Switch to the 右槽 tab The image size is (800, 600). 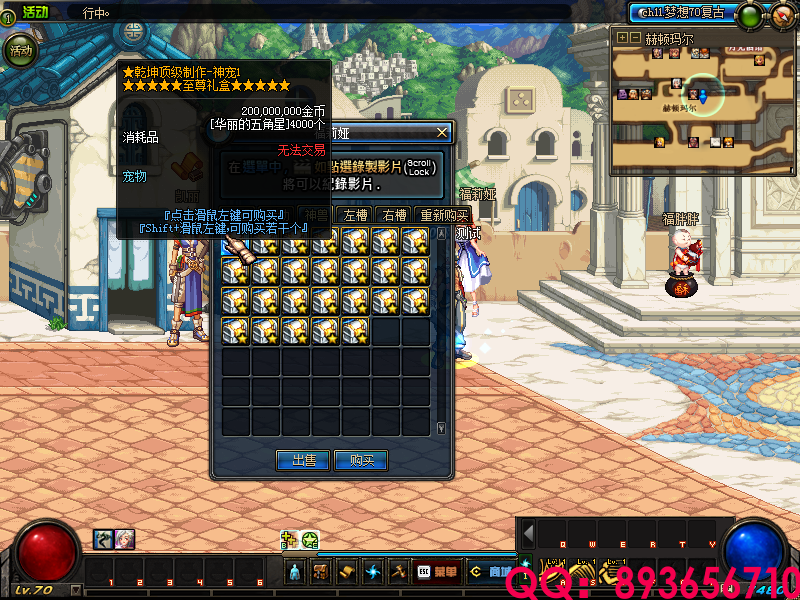pos(393,215)
